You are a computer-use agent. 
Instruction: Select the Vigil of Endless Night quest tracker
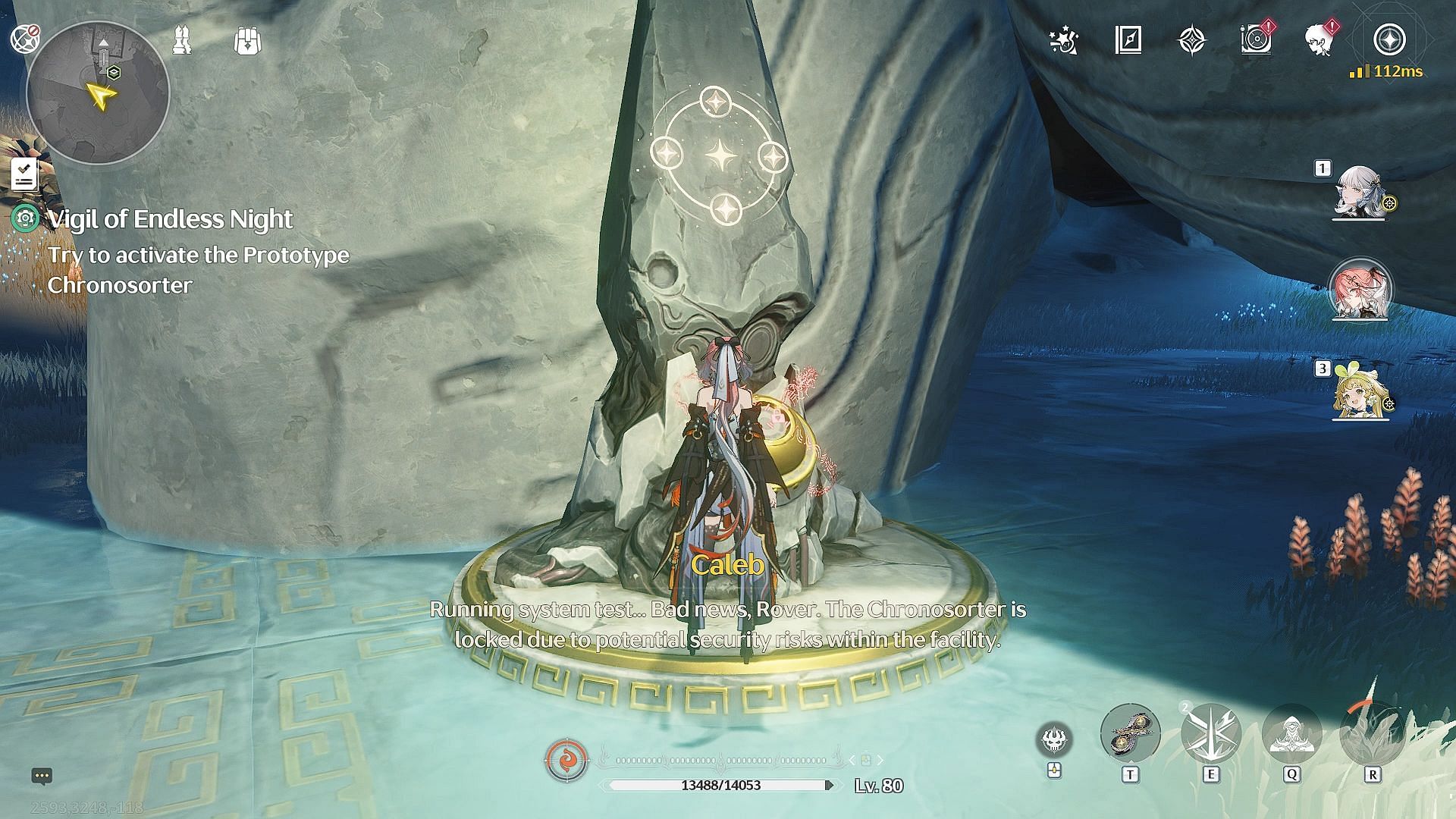pos(170,220)
